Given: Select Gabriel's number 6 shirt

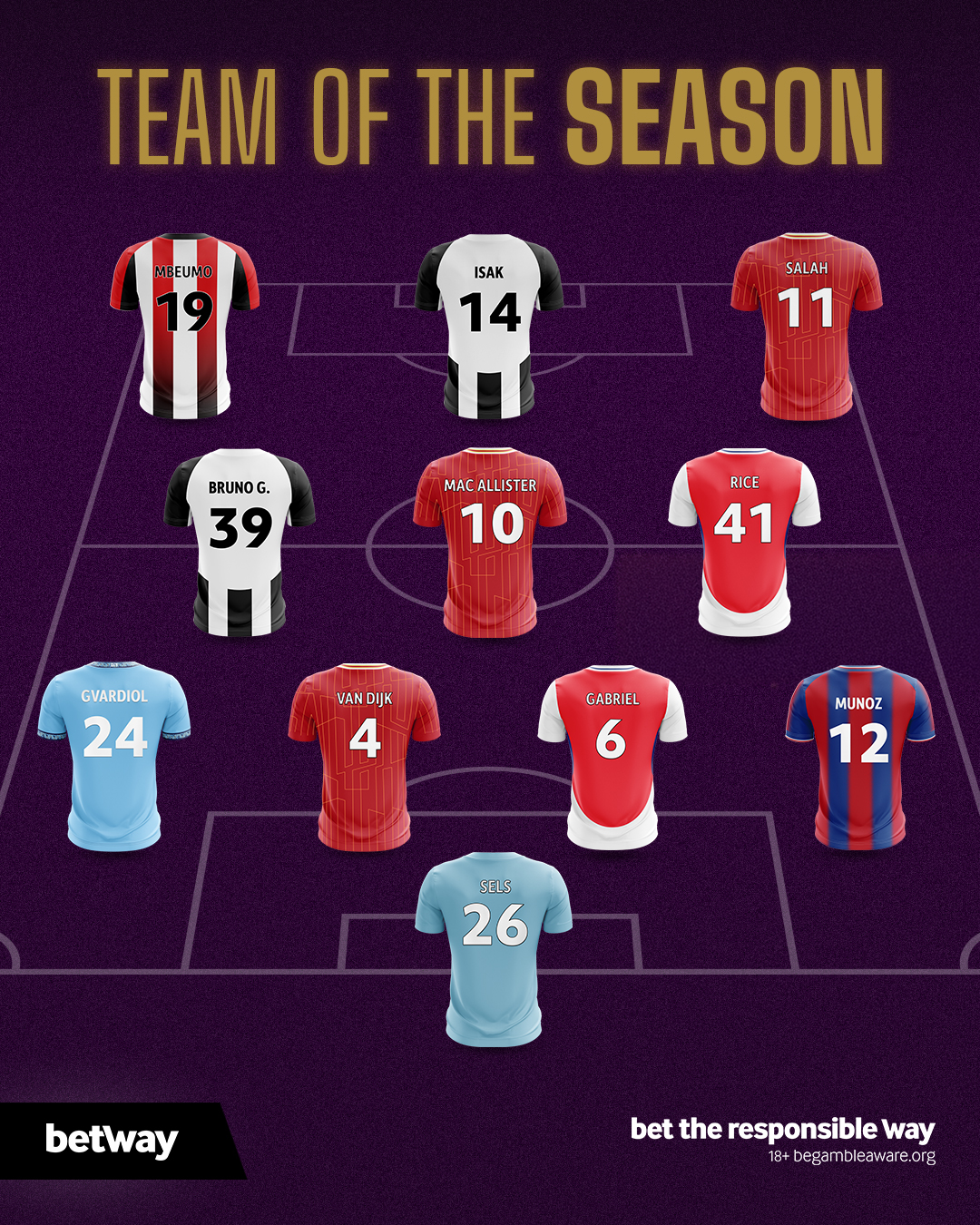Looking at the screenshot, I should point(612,757).
